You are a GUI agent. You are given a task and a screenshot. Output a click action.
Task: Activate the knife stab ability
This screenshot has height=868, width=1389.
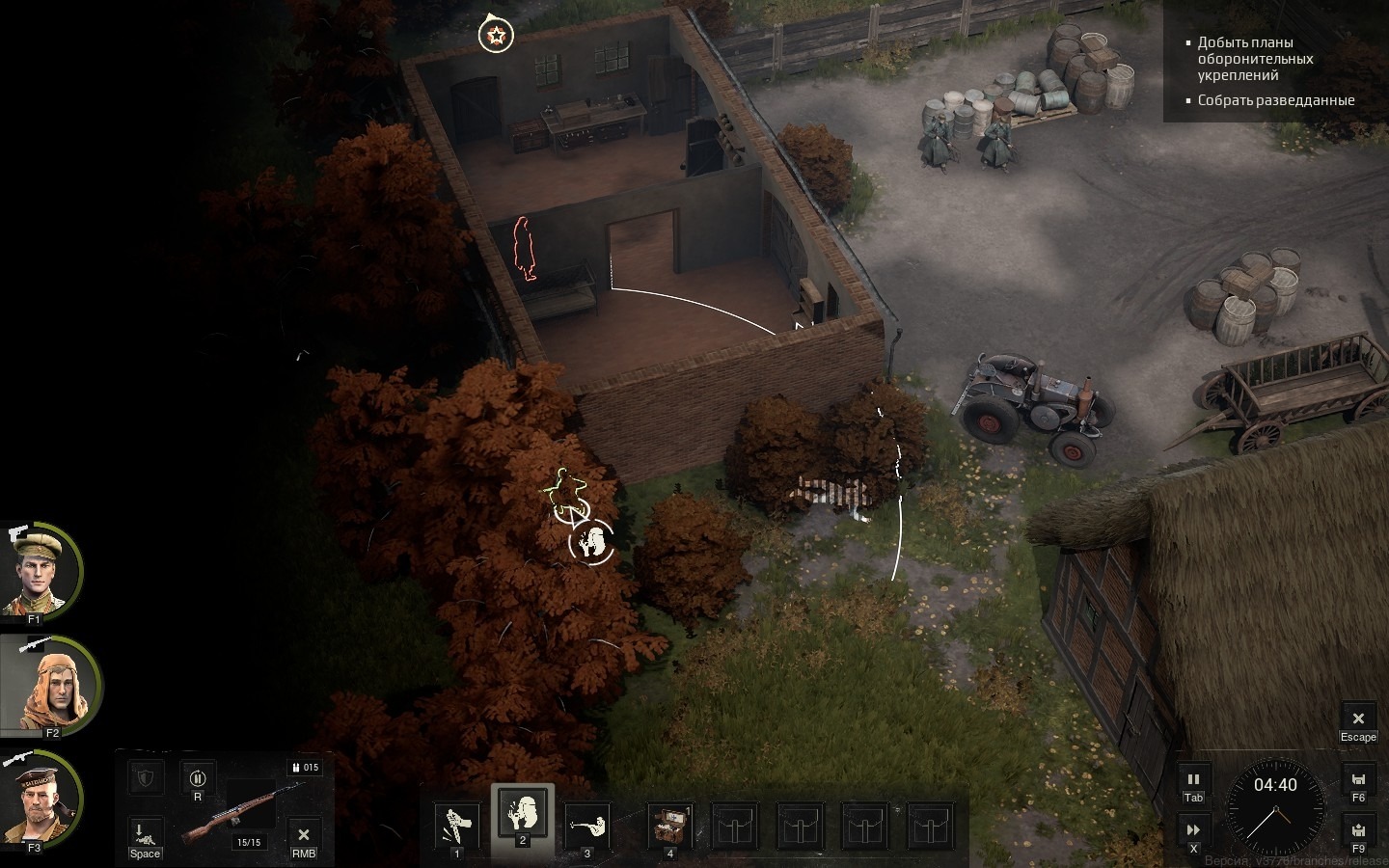(456, 825)
